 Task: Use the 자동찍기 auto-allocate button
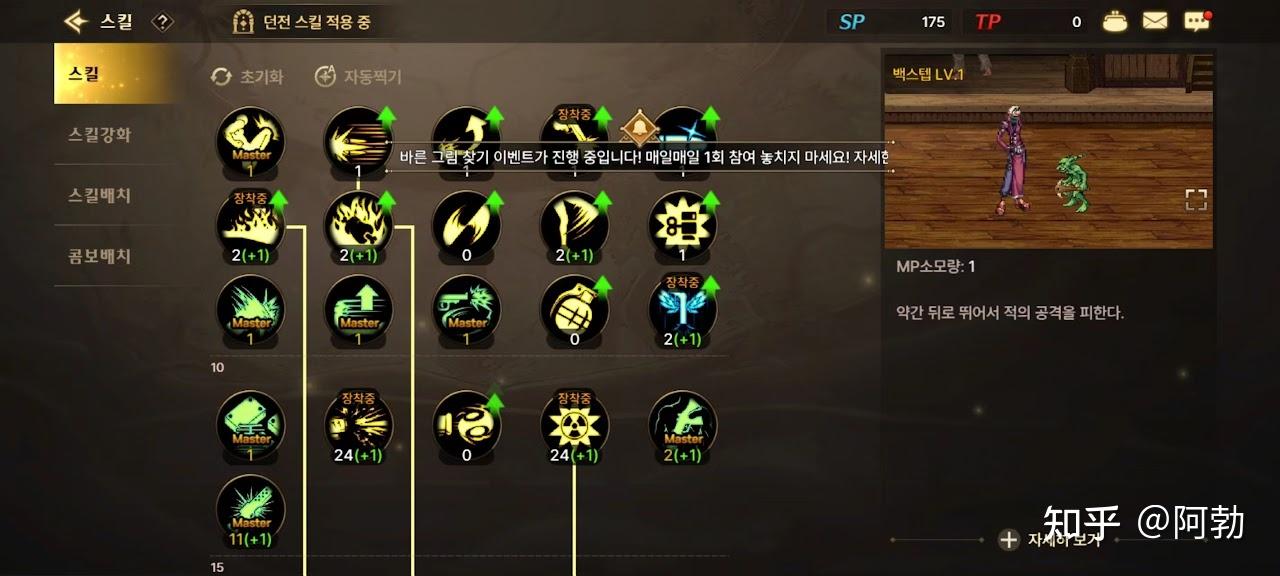(x=358, y=76)
